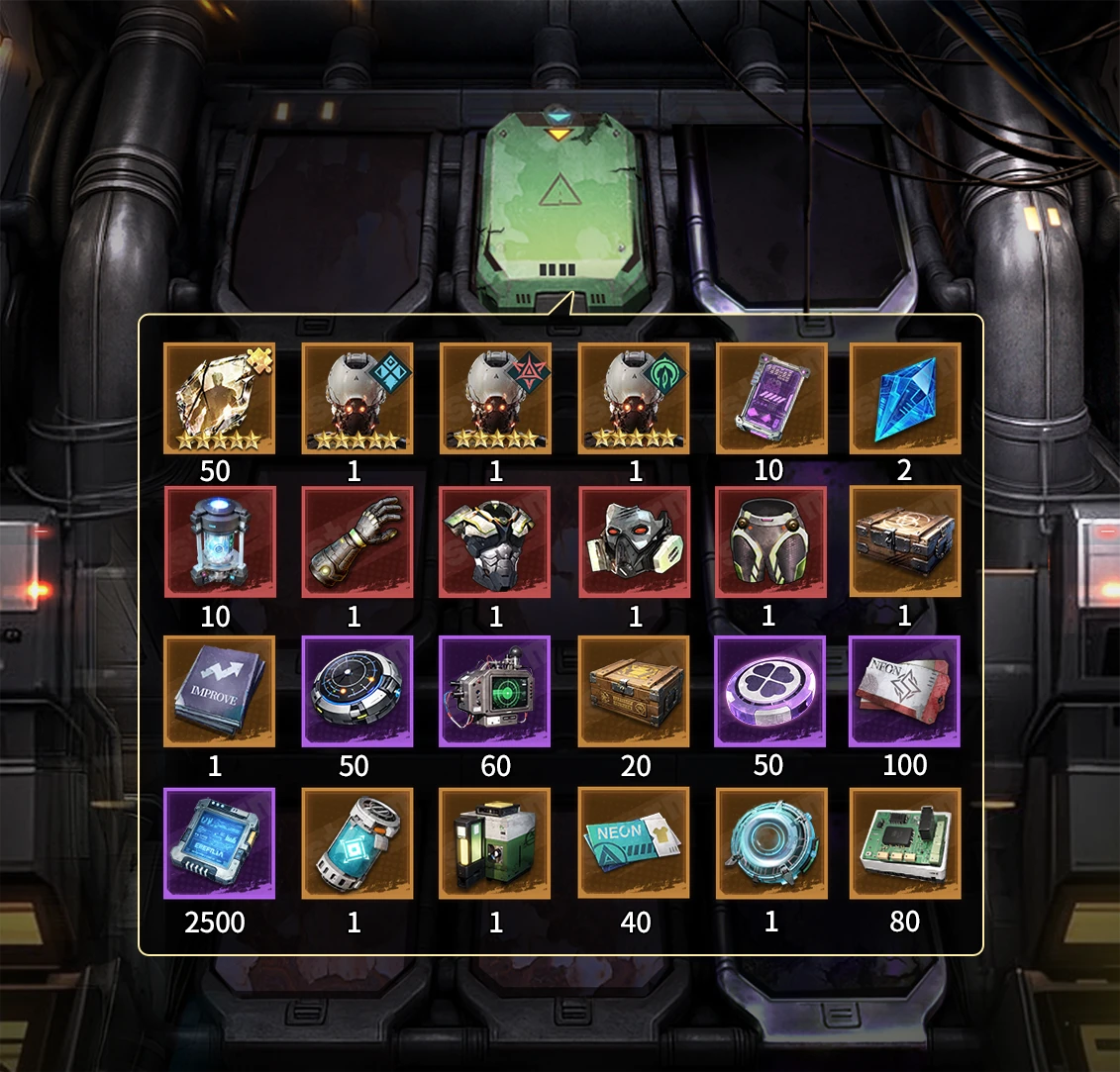Click the green hatch door panel

coord(560,208)
